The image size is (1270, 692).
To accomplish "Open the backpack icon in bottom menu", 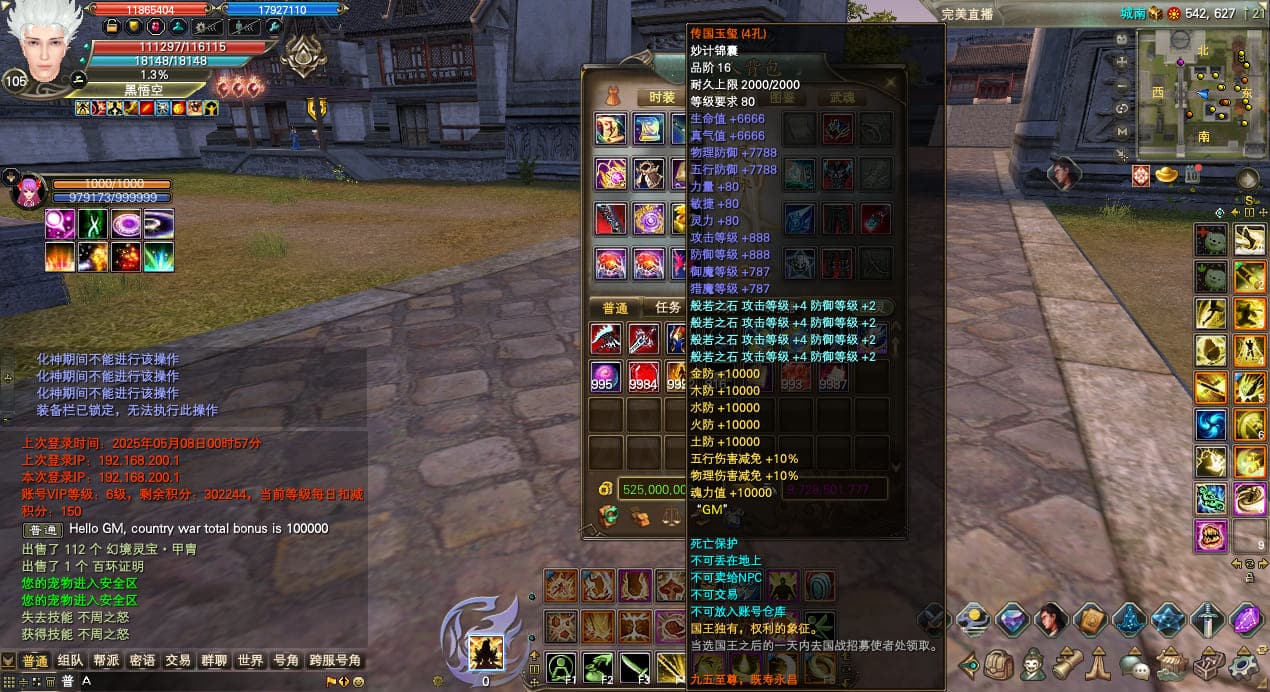I will click(999, 663).
